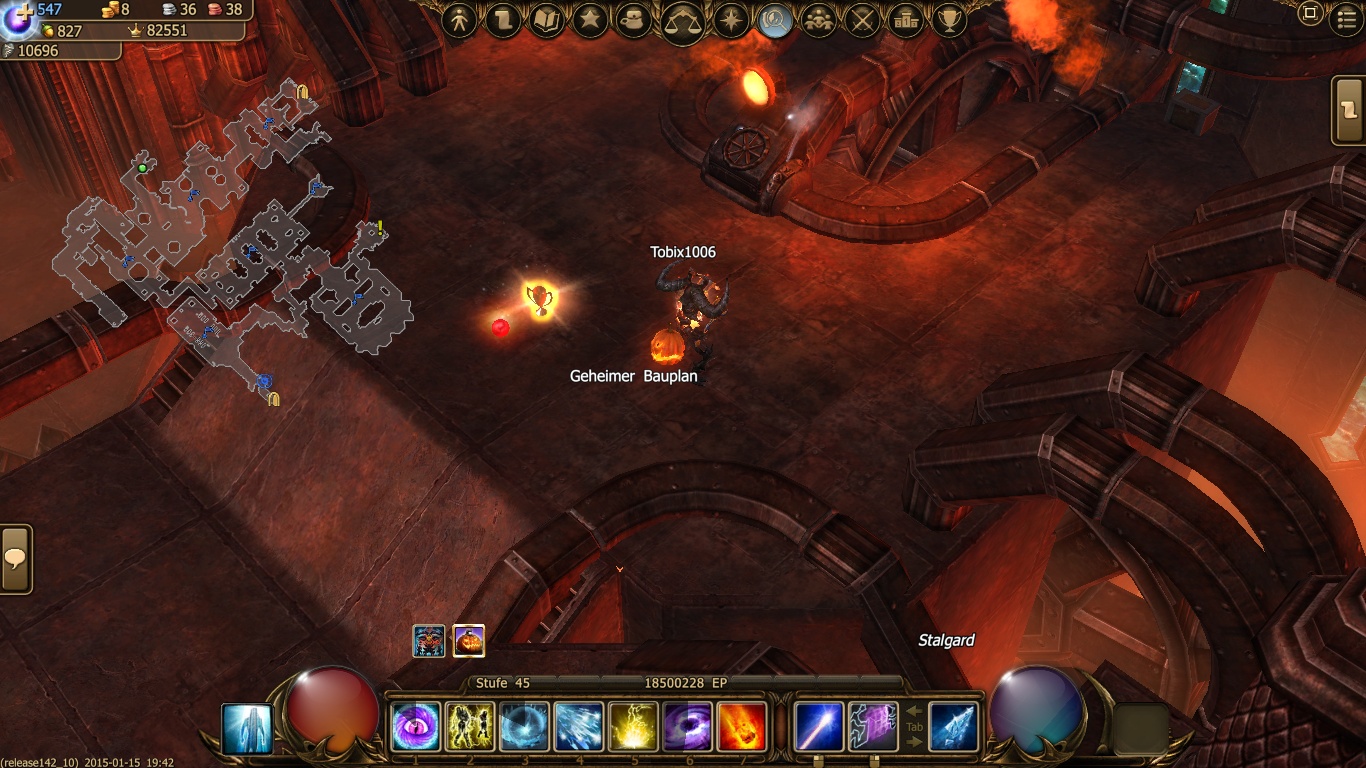Select the pumpkin buff icon
The height and width of the screenshot is (768, 1366).
point(469,641)
